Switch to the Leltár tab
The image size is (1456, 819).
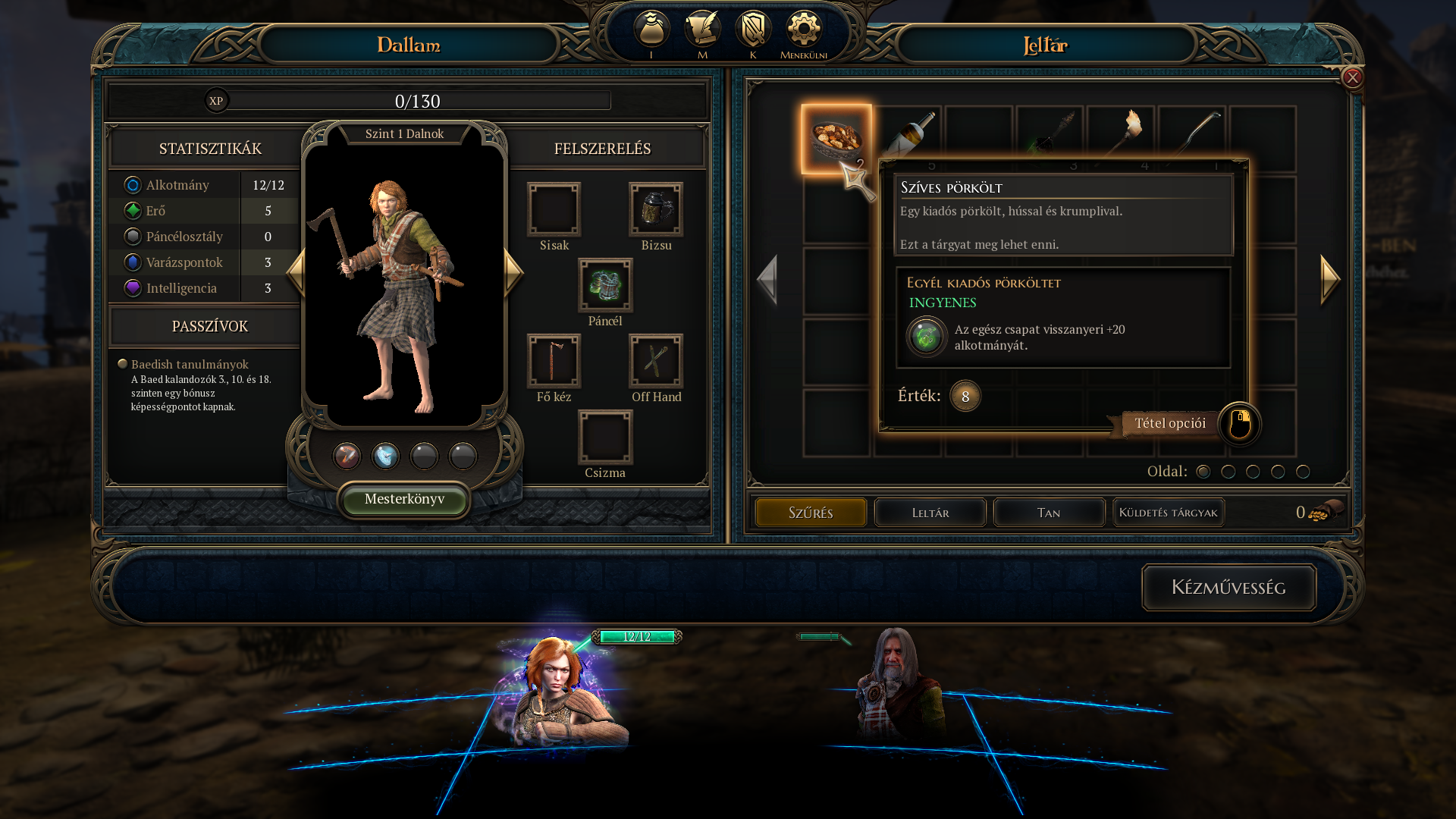pyautogui.click(x=930, y=513)
